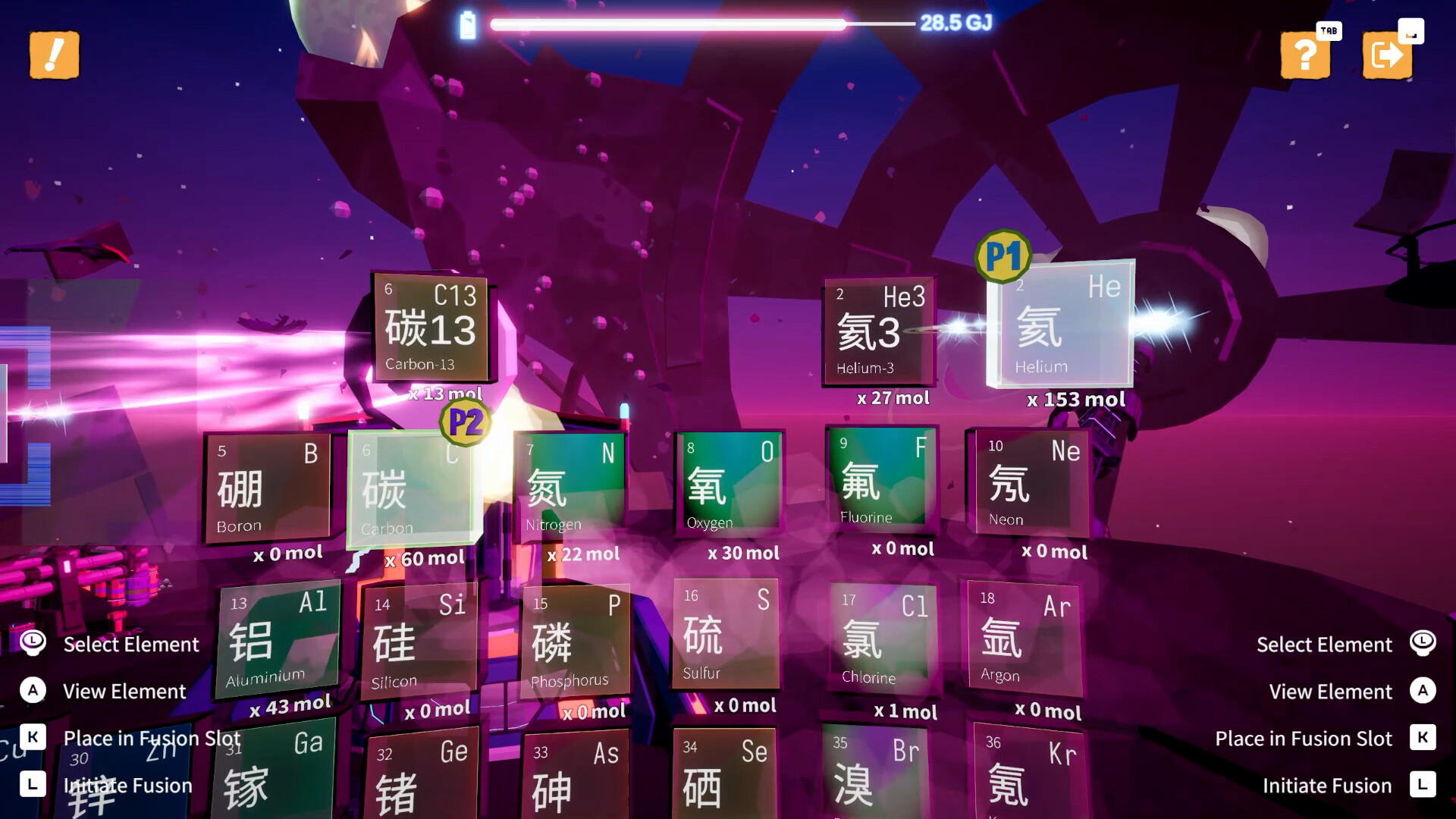Open the help question mark panel
The width and height of the screenshot is (1456, 819).
pyautogui.click(x=1305, y=56)
